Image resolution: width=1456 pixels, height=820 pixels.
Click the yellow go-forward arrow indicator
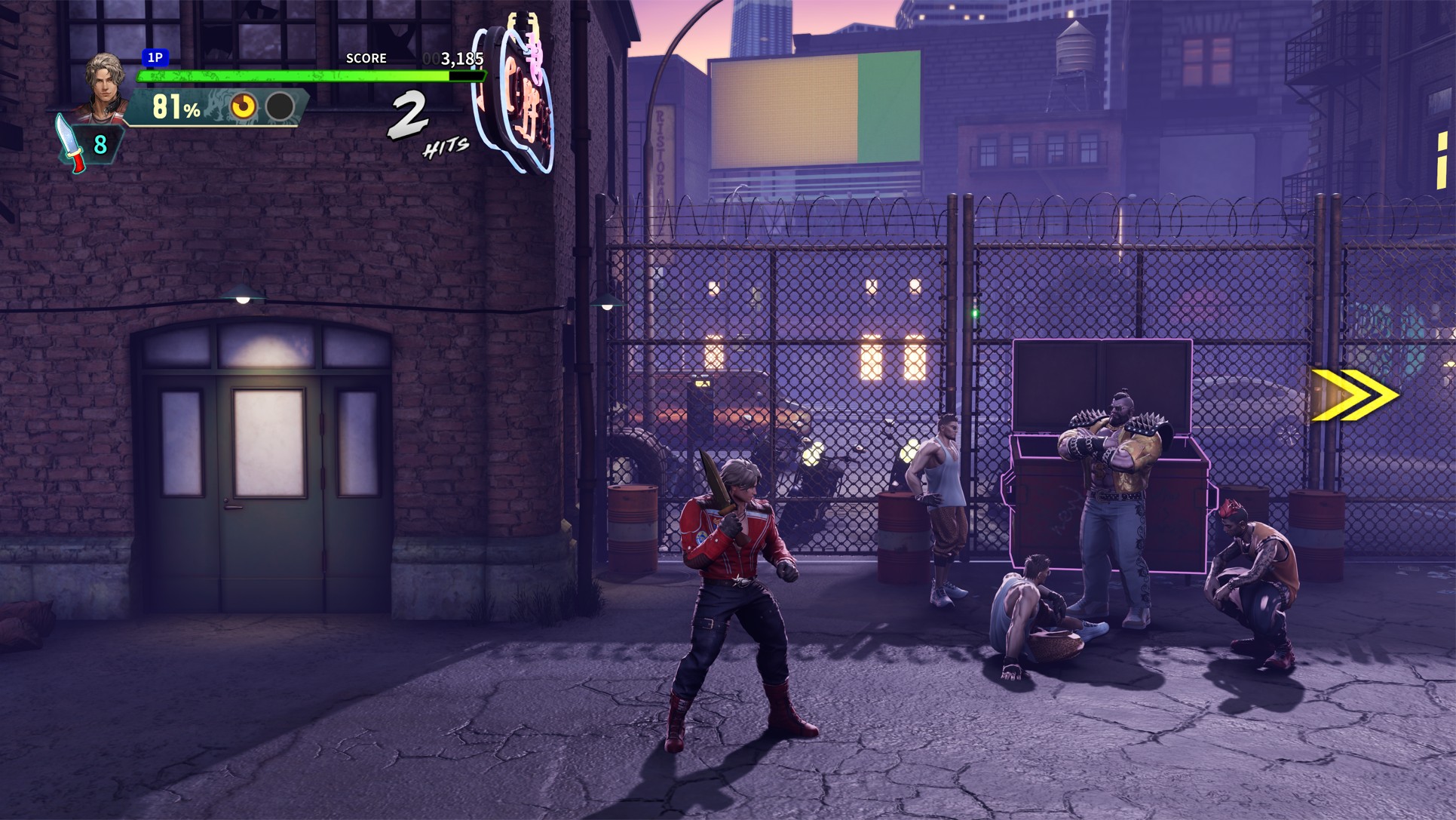[1354, 395]
